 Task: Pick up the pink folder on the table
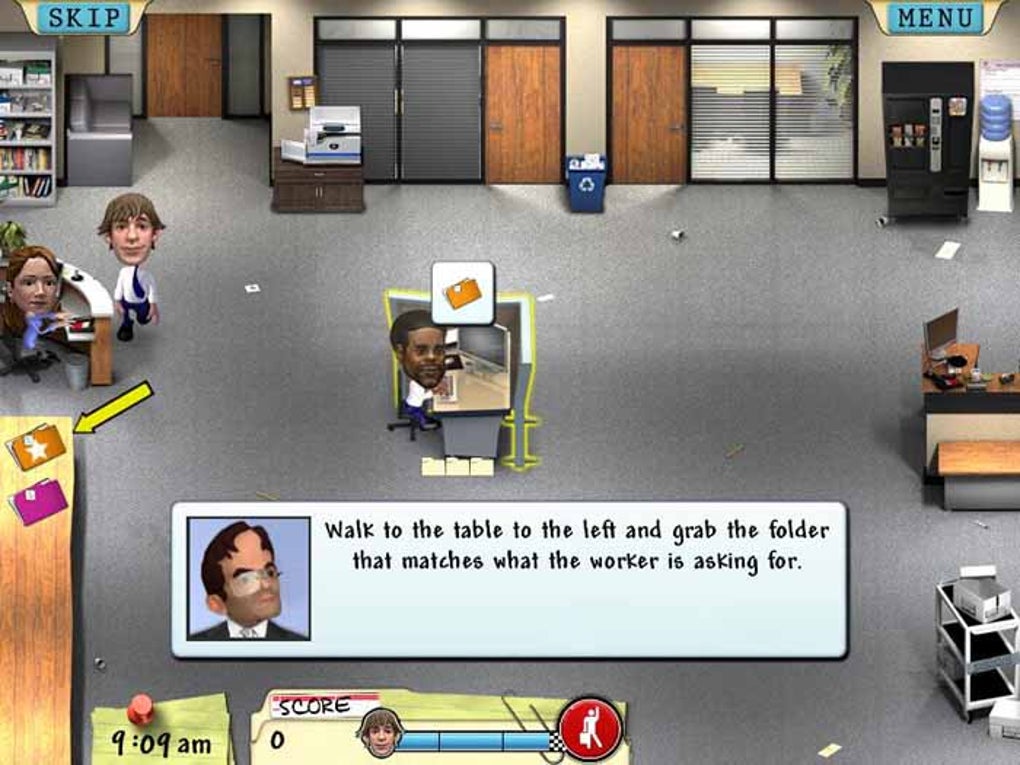[x=39, y=500]
